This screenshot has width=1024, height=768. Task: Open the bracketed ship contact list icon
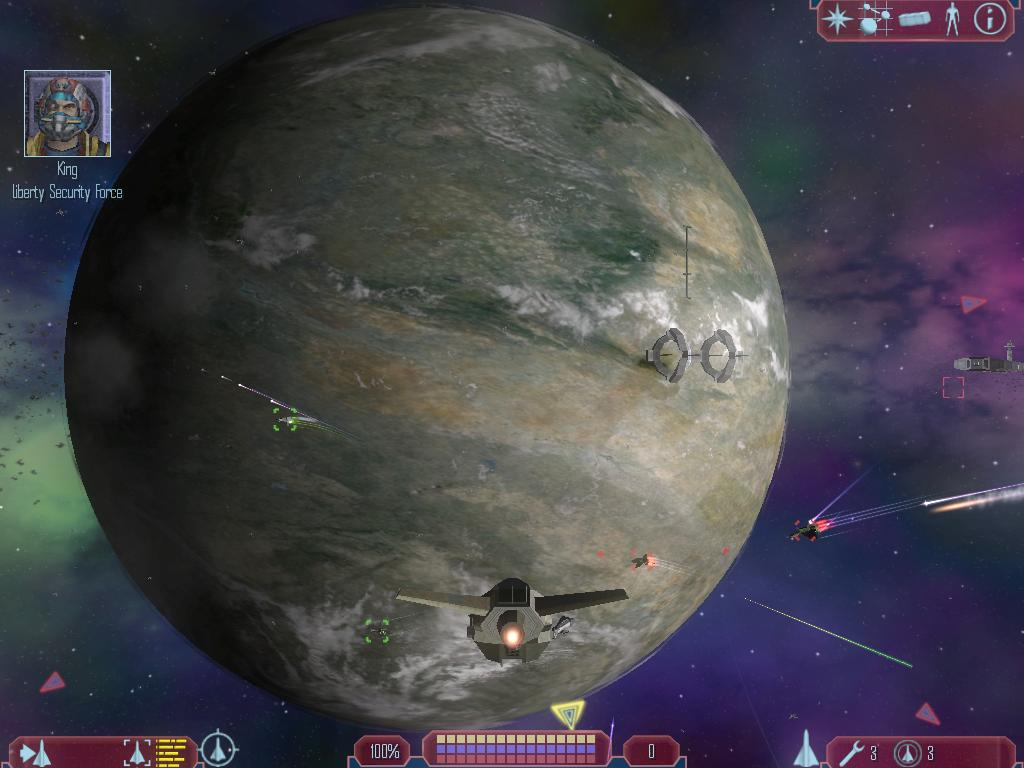pos(136,751)
